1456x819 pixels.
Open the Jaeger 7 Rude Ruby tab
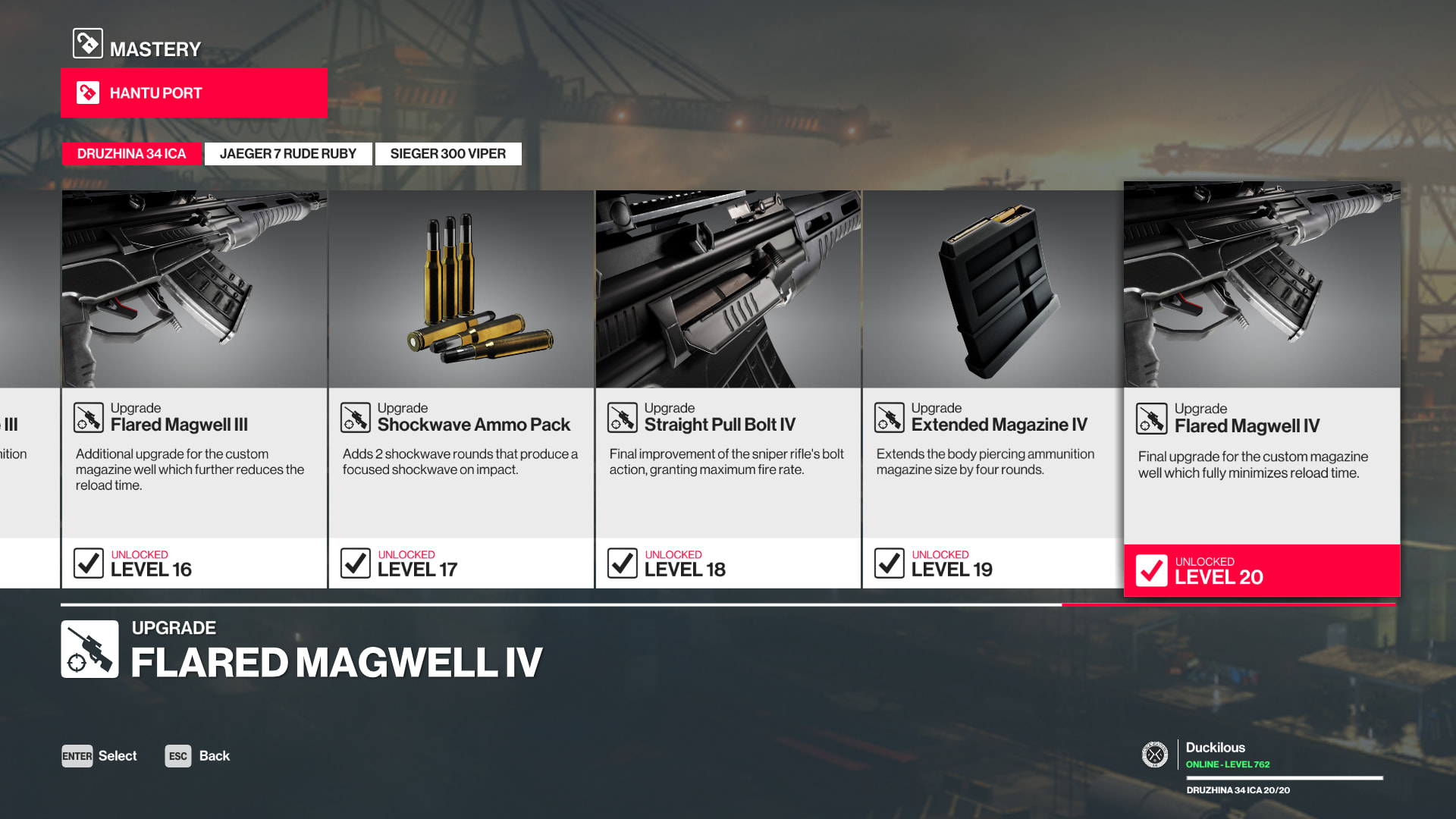288,154
